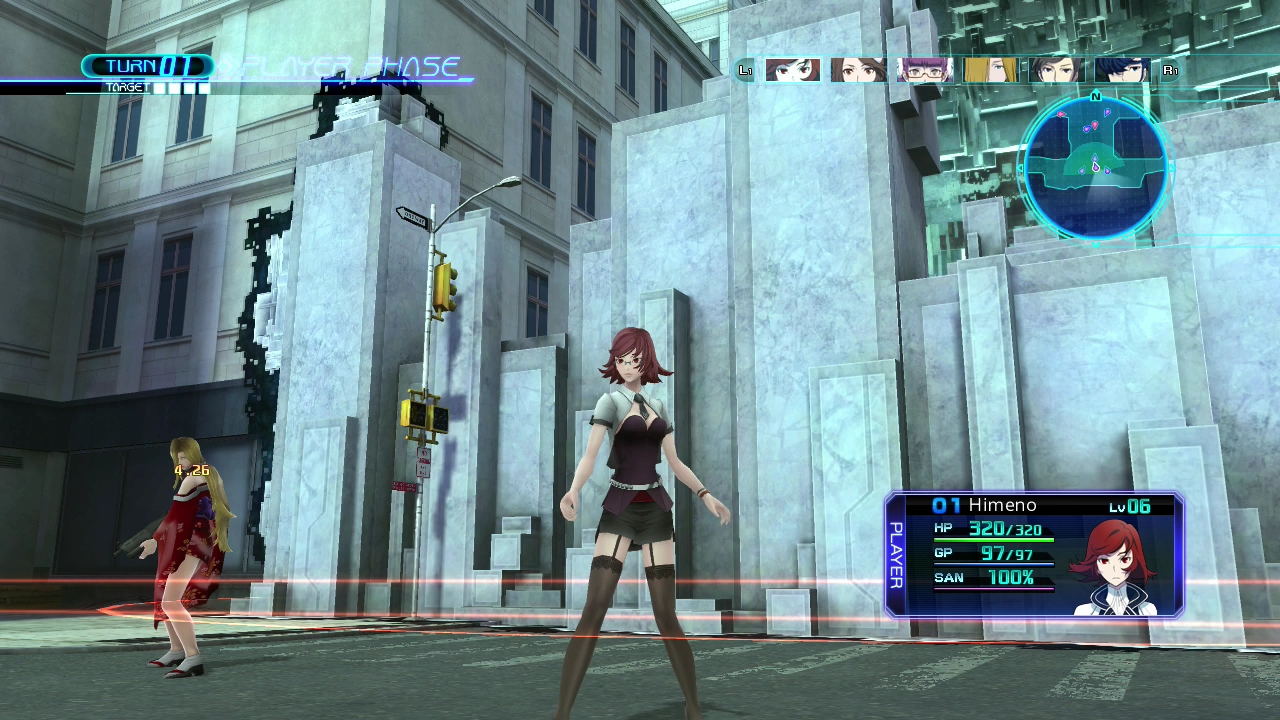Click the Himeno player status panel
Image resolution: width=1280 pixels, height=720 pixels.
click(x=1034, y=555)
